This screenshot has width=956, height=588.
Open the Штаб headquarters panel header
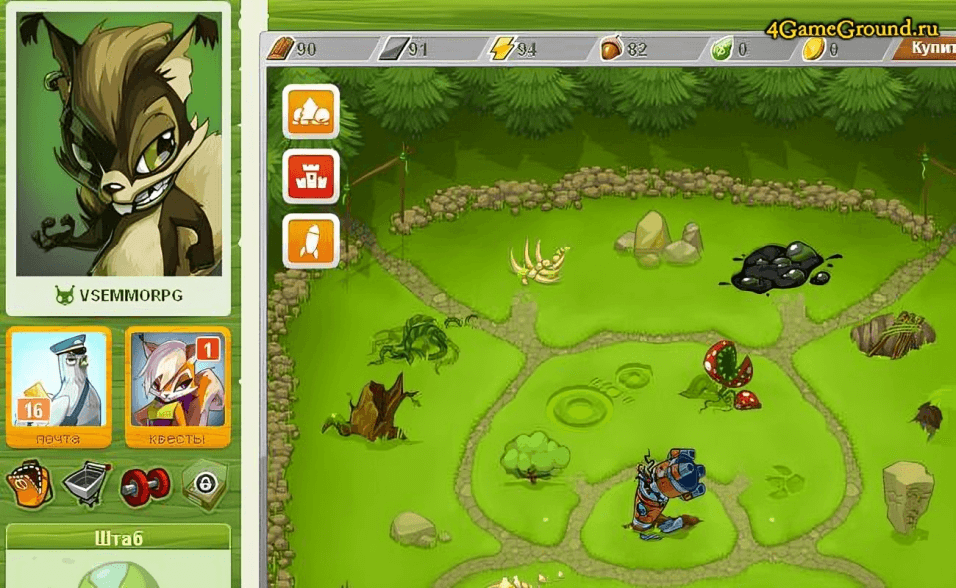coord(119,539)
